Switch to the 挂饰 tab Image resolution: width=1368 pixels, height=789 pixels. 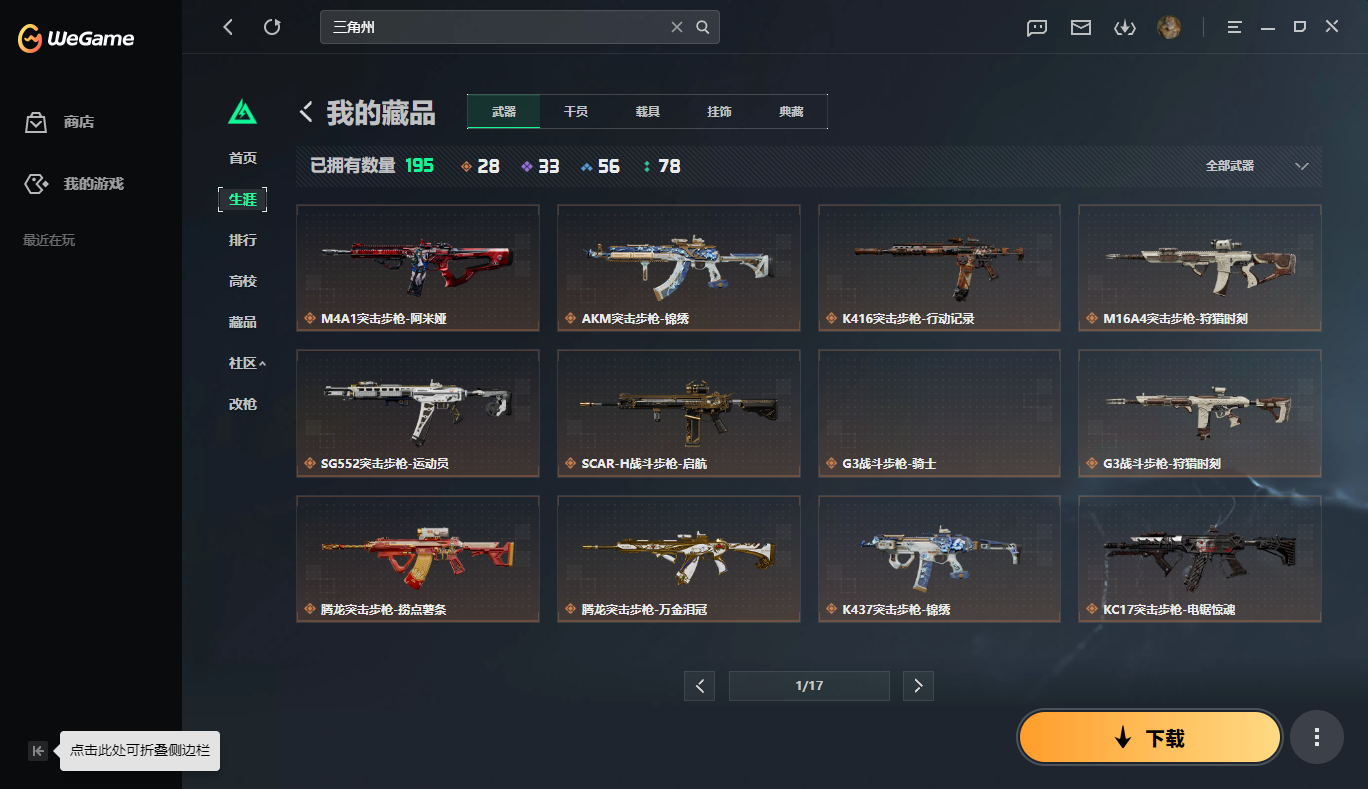click(719, 111)
